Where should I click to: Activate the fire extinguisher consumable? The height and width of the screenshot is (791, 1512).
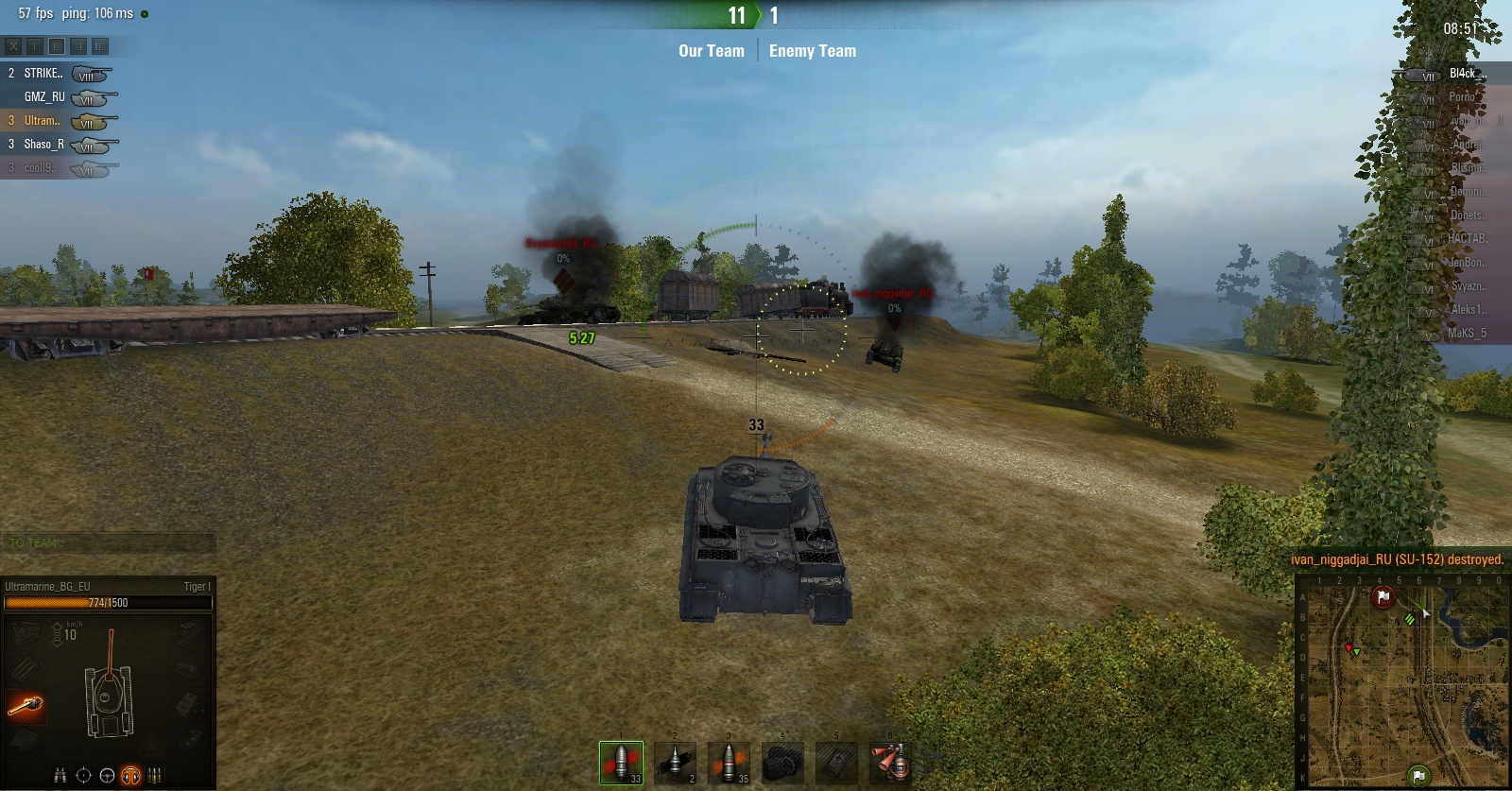889,762
